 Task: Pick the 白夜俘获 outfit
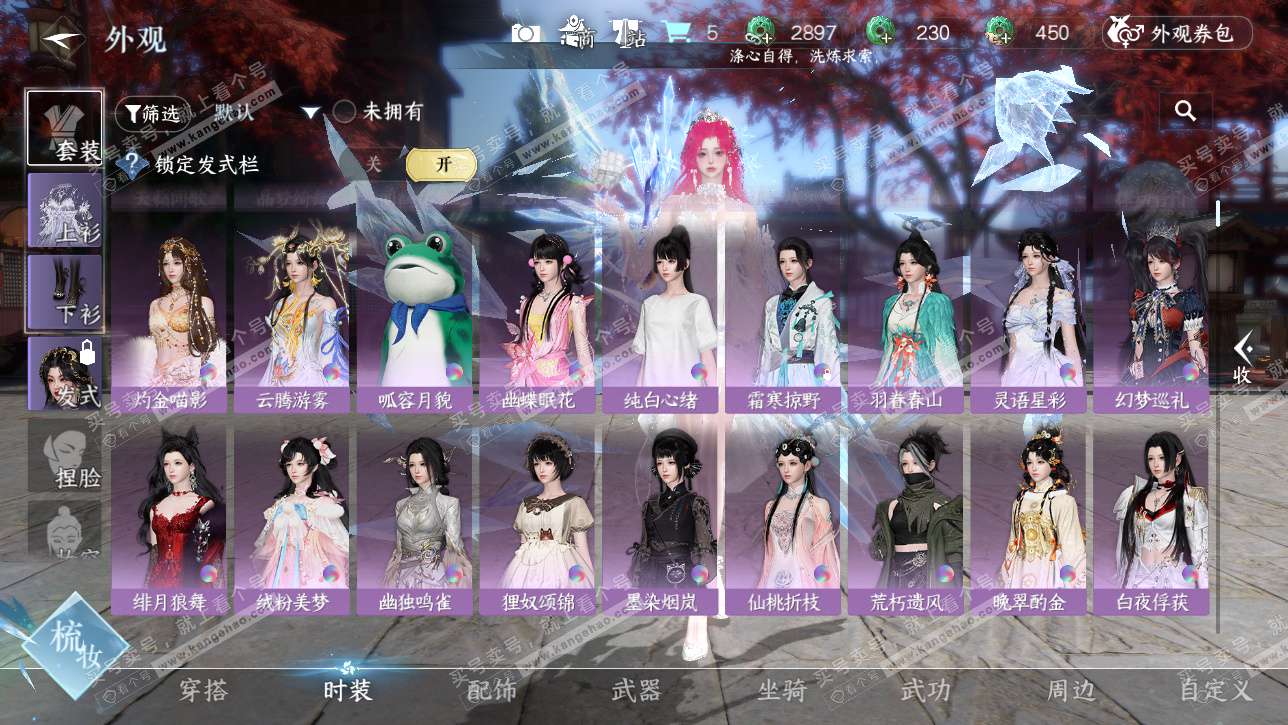pyautogui.click(x=1150, y=518)
